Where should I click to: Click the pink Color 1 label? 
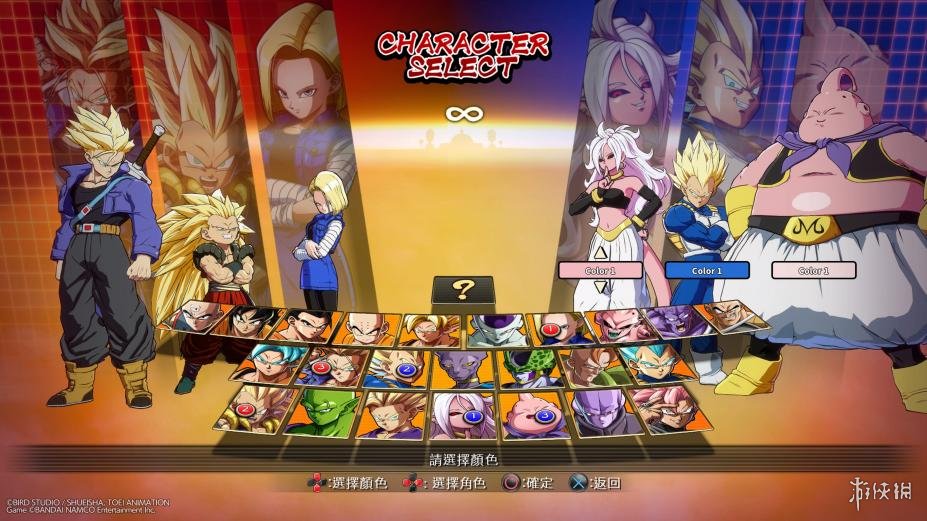(x=600, y=270)
